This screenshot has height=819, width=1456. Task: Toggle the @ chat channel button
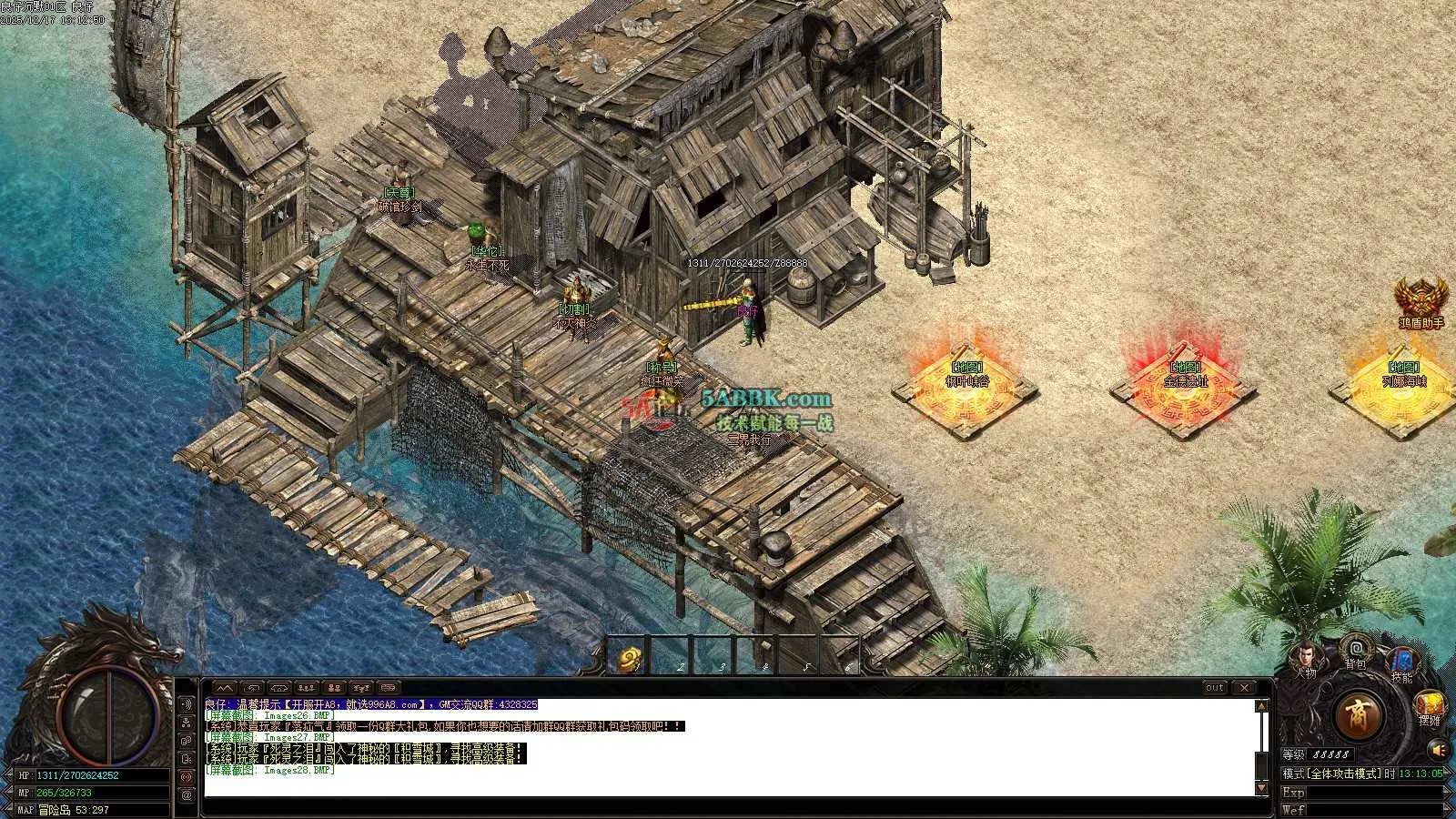(x=187, y=794)
